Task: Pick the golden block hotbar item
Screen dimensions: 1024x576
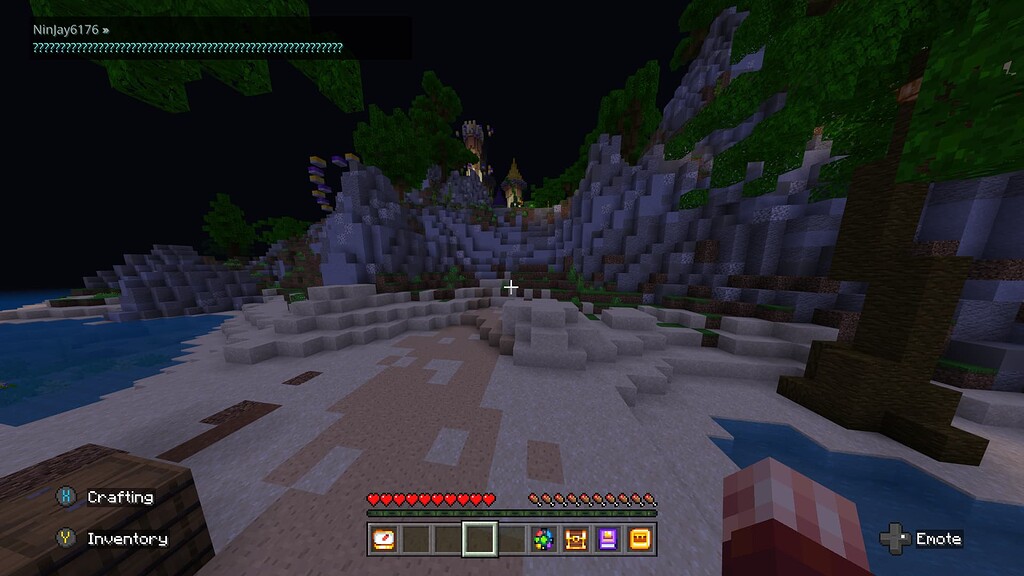Action: tap(639, 540)
